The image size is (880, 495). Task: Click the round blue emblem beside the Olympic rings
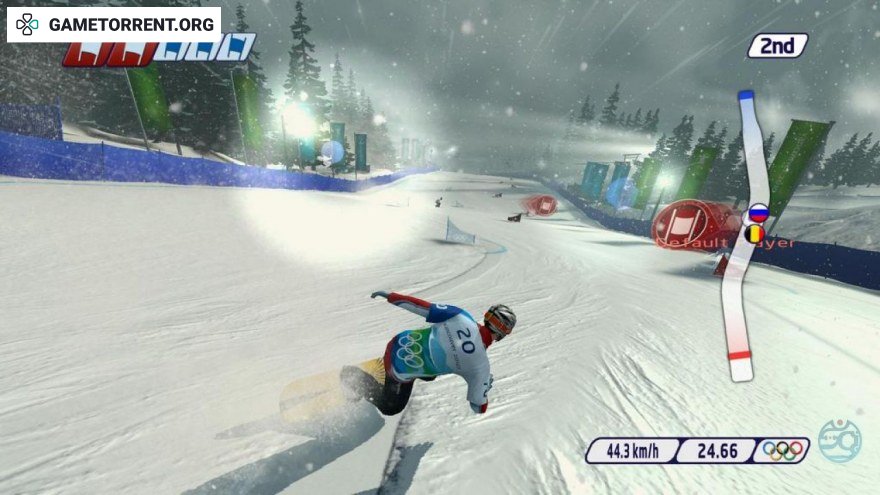click(838, 441)
